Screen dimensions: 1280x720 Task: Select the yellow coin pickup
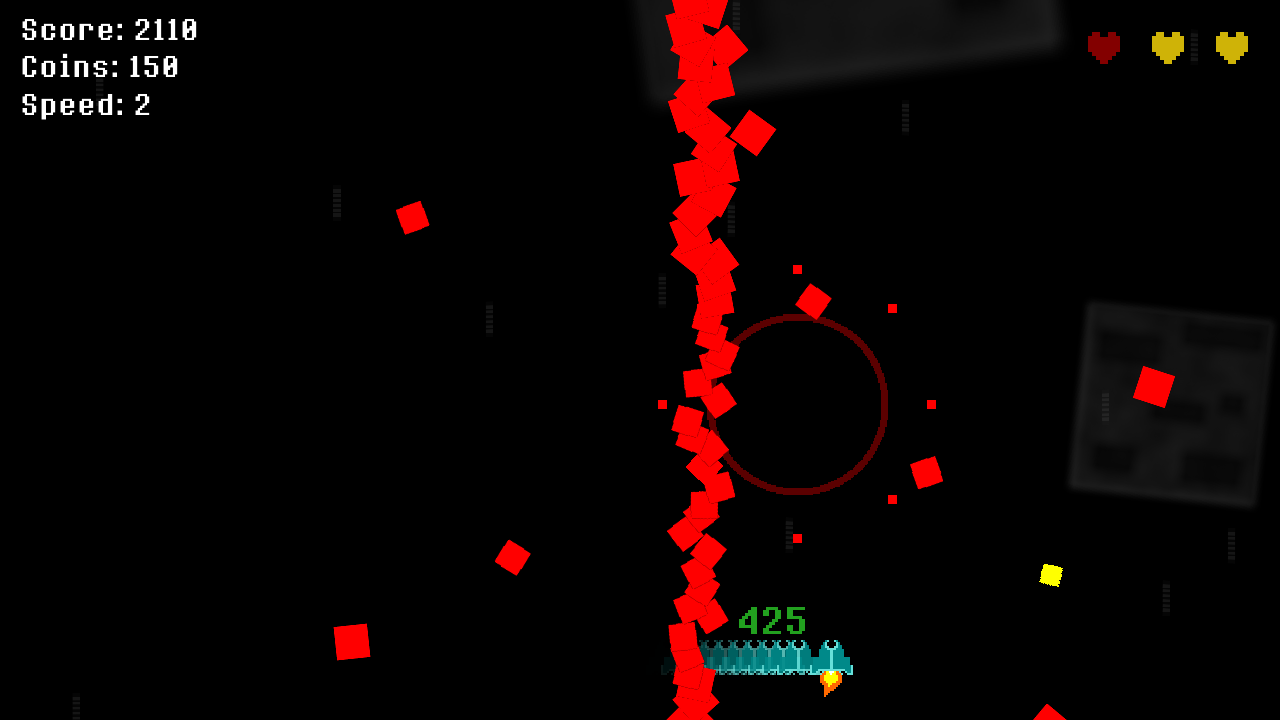coord(1051,575)
